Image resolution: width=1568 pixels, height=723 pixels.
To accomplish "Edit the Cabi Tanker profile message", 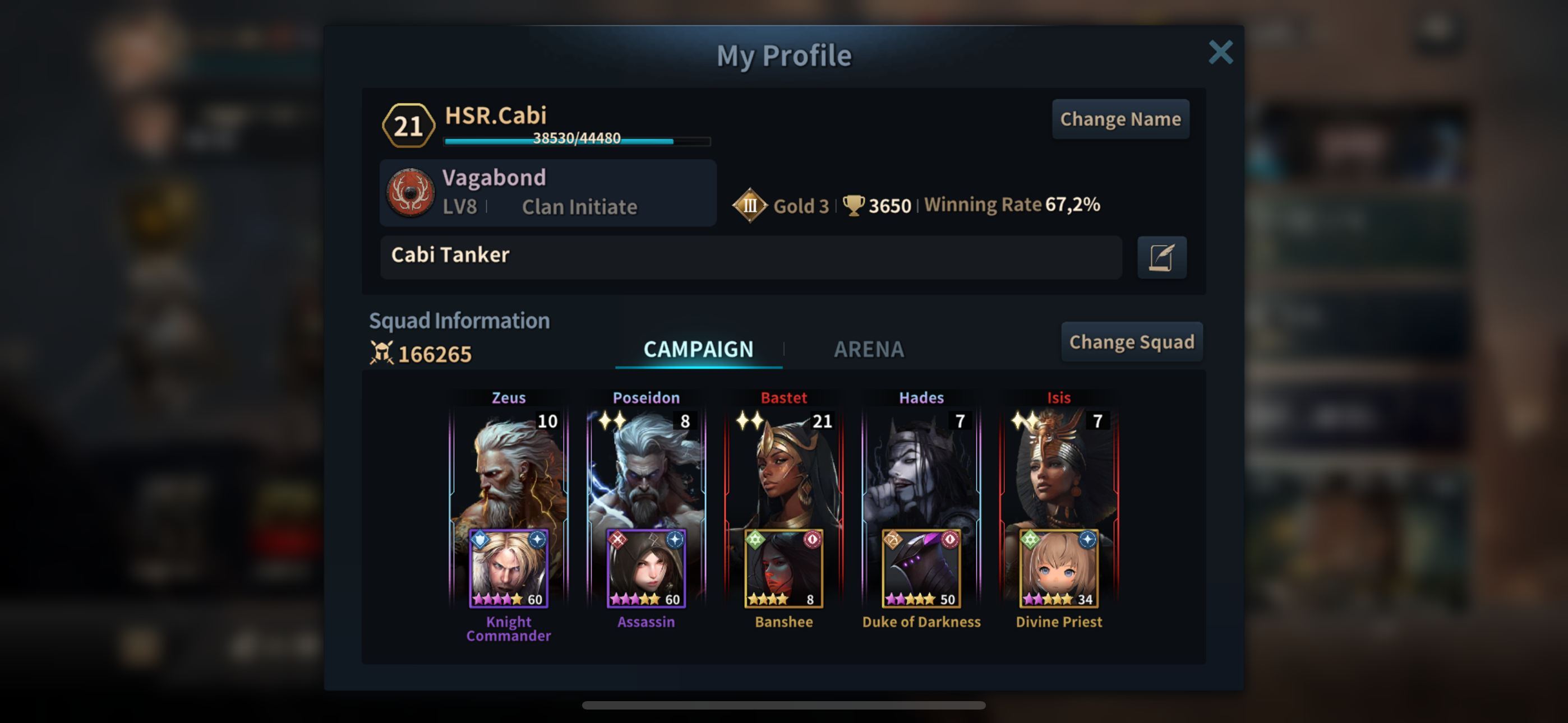I will 1161,257.
